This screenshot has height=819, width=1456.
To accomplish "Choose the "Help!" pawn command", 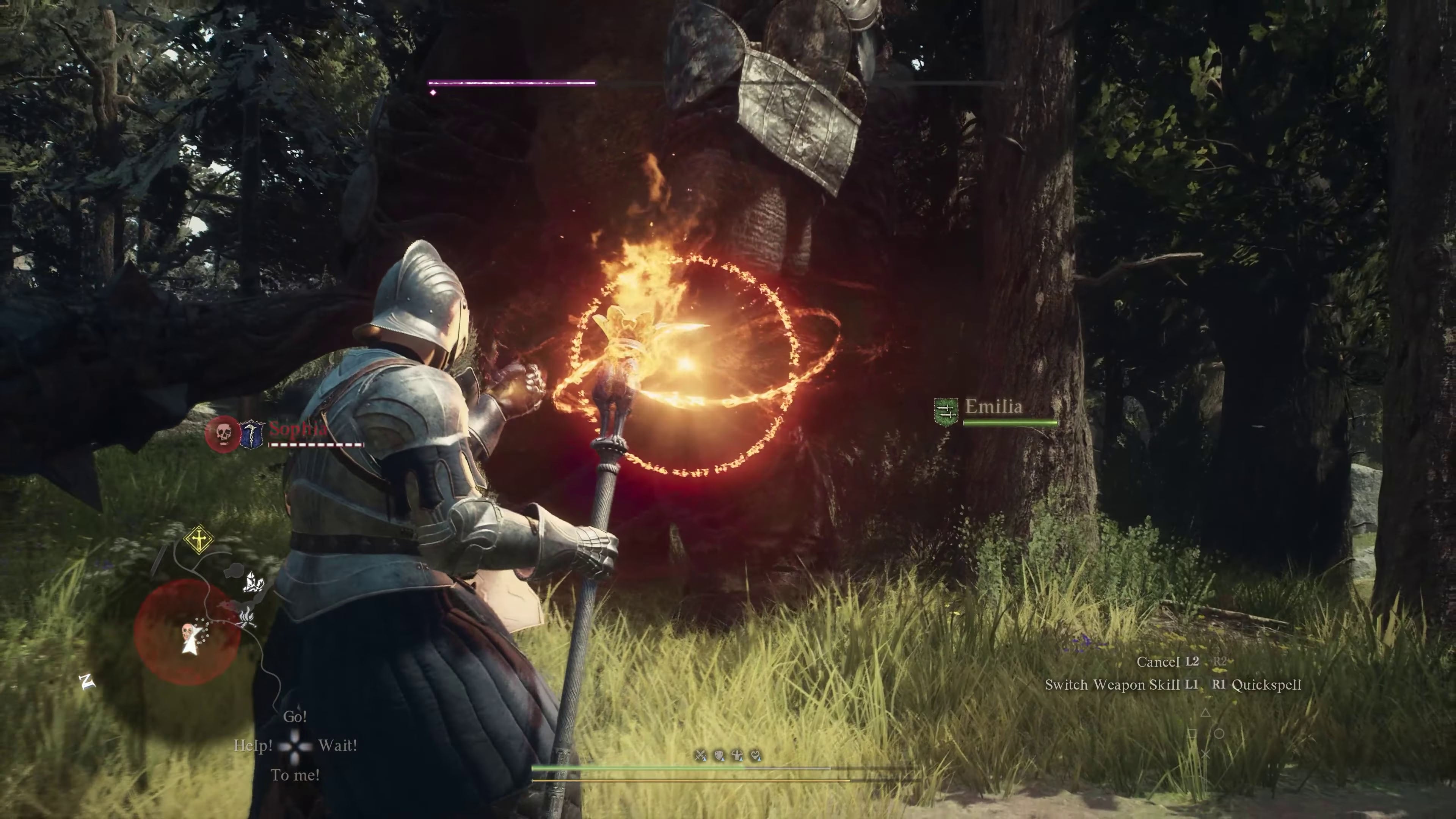I will tap(253, 745).
